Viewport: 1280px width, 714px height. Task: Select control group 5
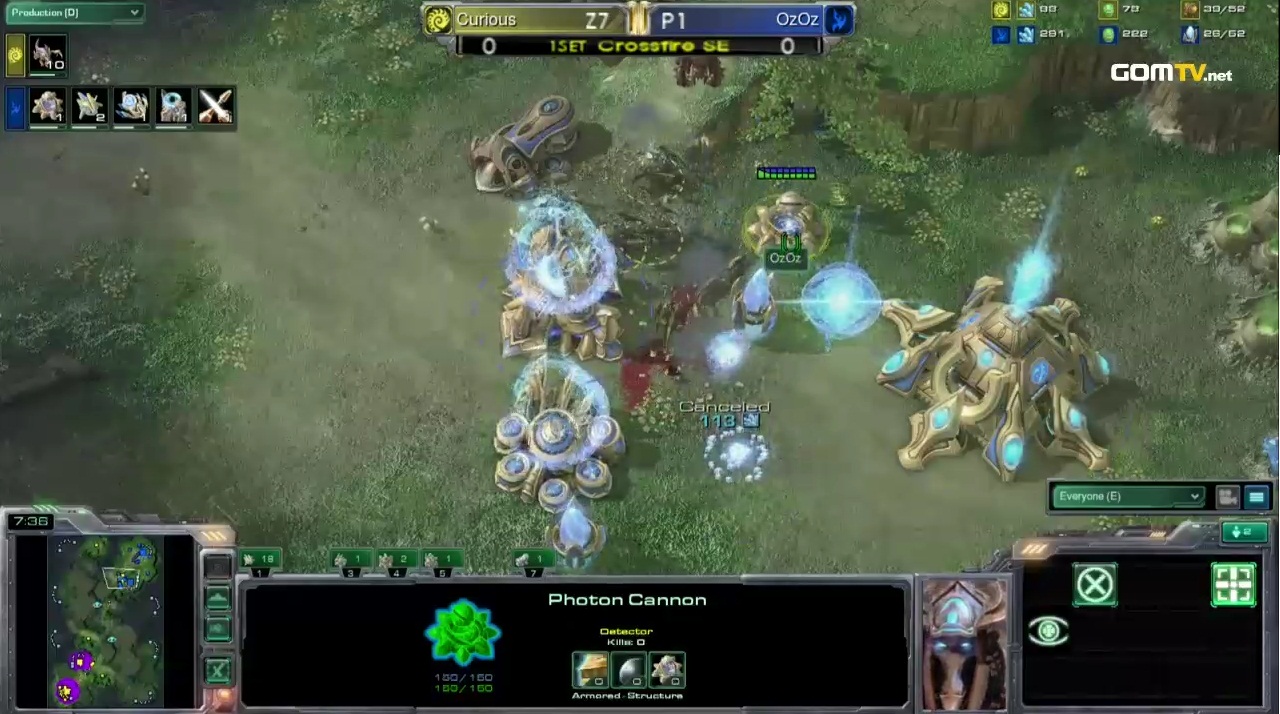pyautogui.click(x=441, y=560)
